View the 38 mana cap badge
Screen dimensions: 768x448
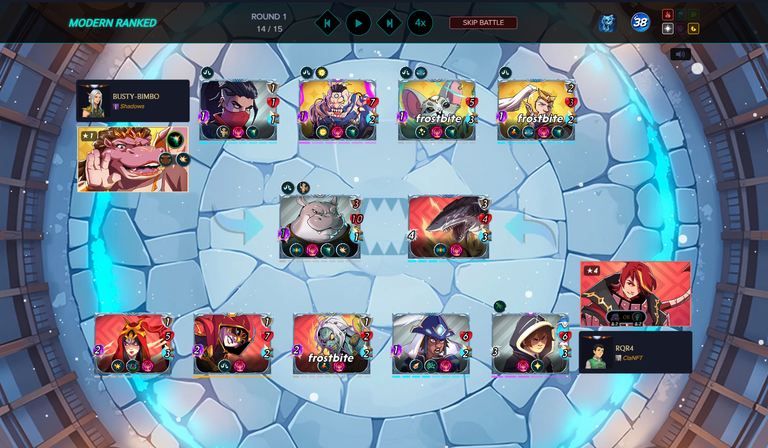pos(640,22)
